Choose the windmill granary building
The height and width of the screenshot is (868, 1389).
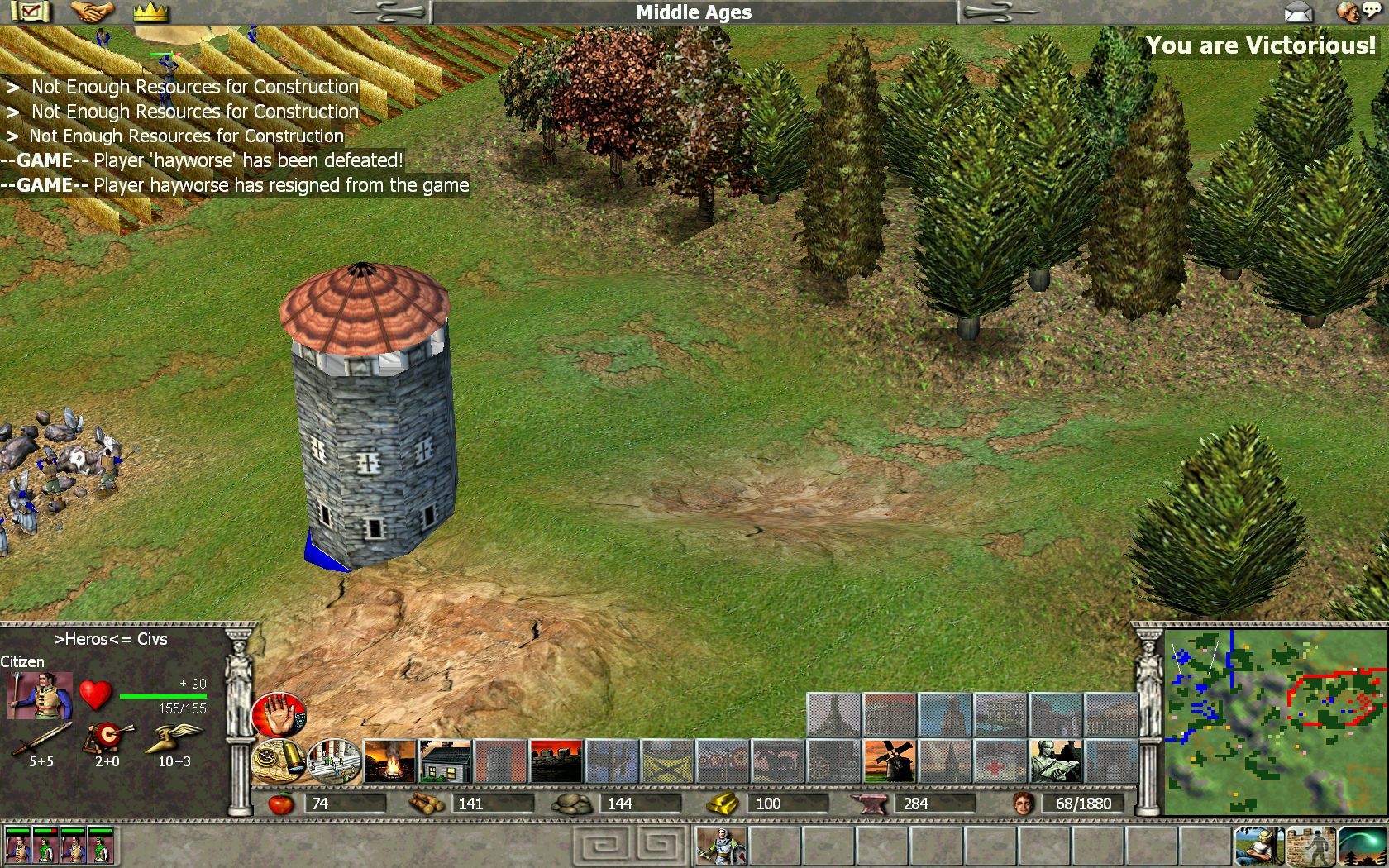(x=890, y=761)
